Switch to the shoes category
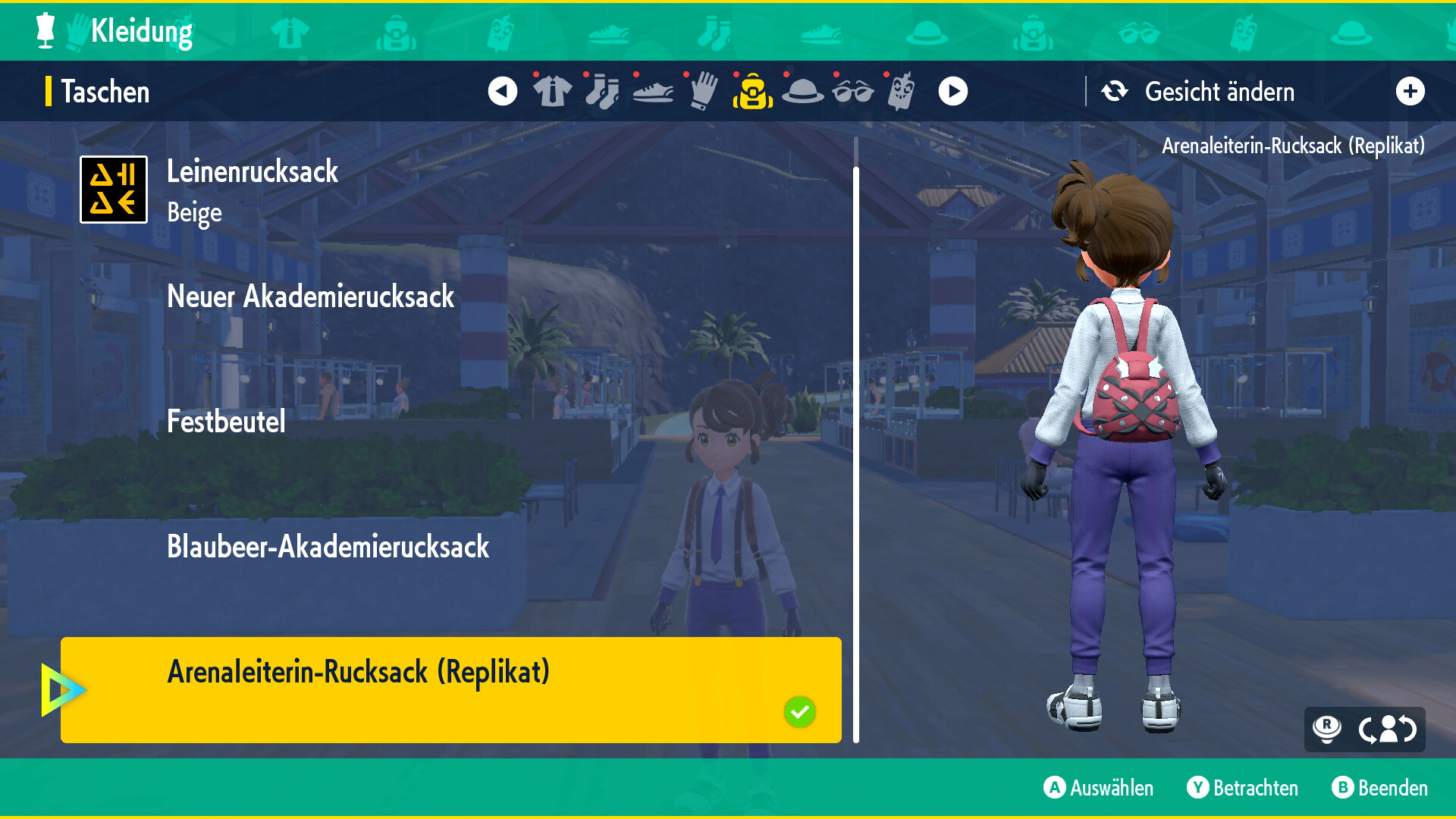This screenshot has height=819, width=1456. click(652, 92)
